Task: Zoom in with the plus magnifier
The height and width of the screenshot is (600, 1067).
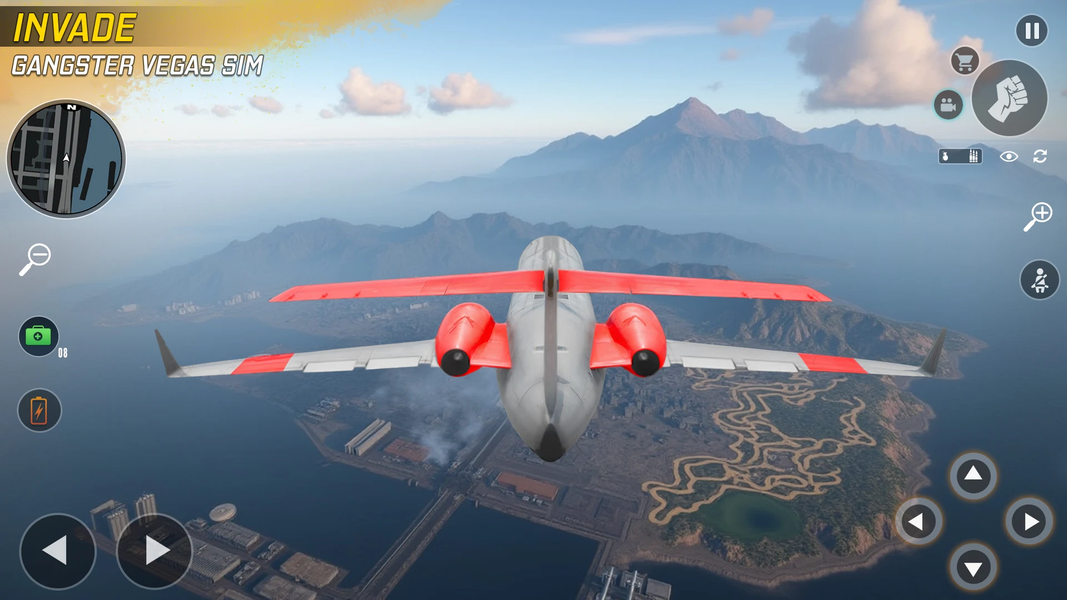Action: coord(1038,216)
